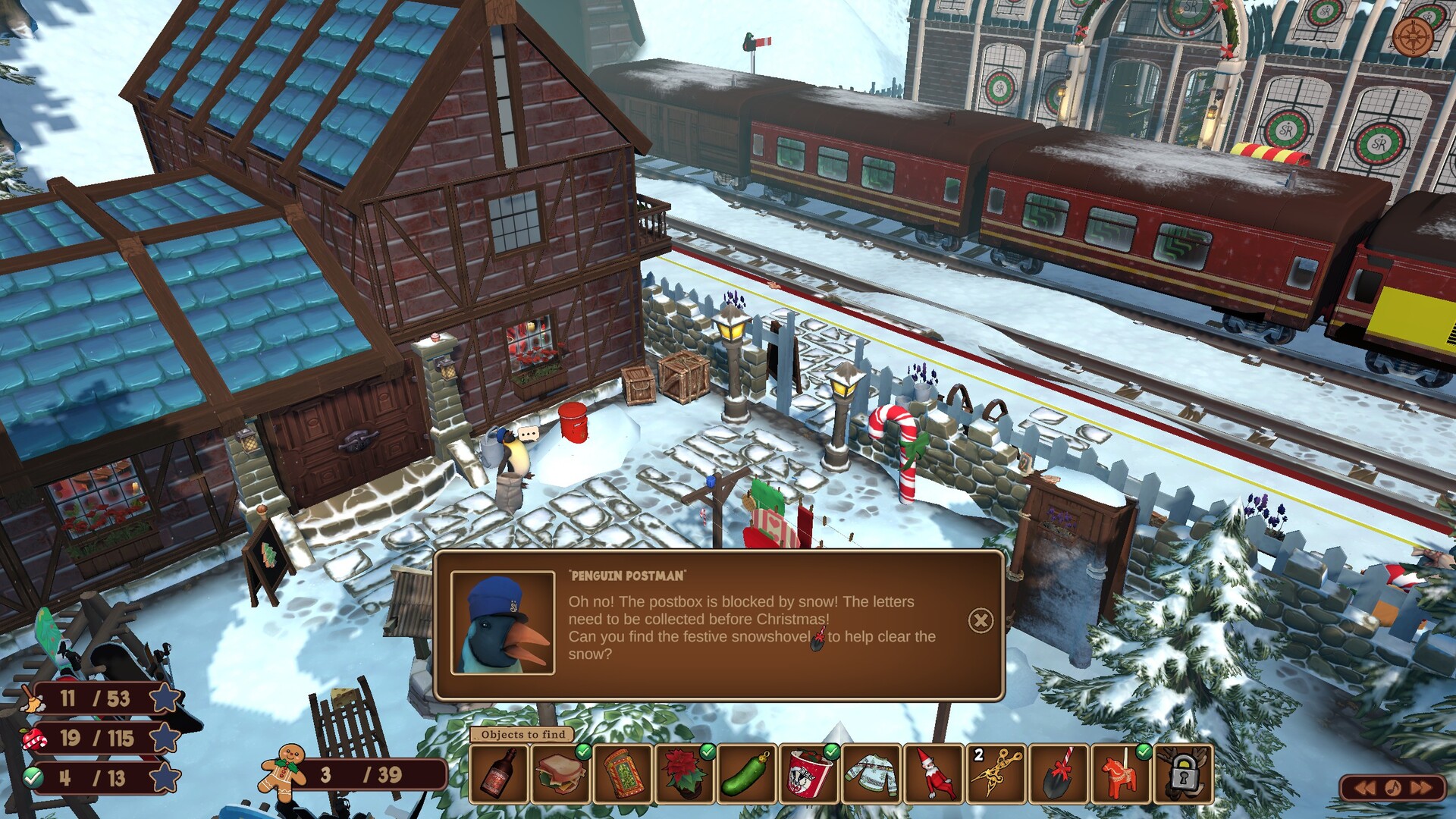This screenshot has width=1456, height=819.
Task: Select the brown bottle object slot
Action: (499, 773)
